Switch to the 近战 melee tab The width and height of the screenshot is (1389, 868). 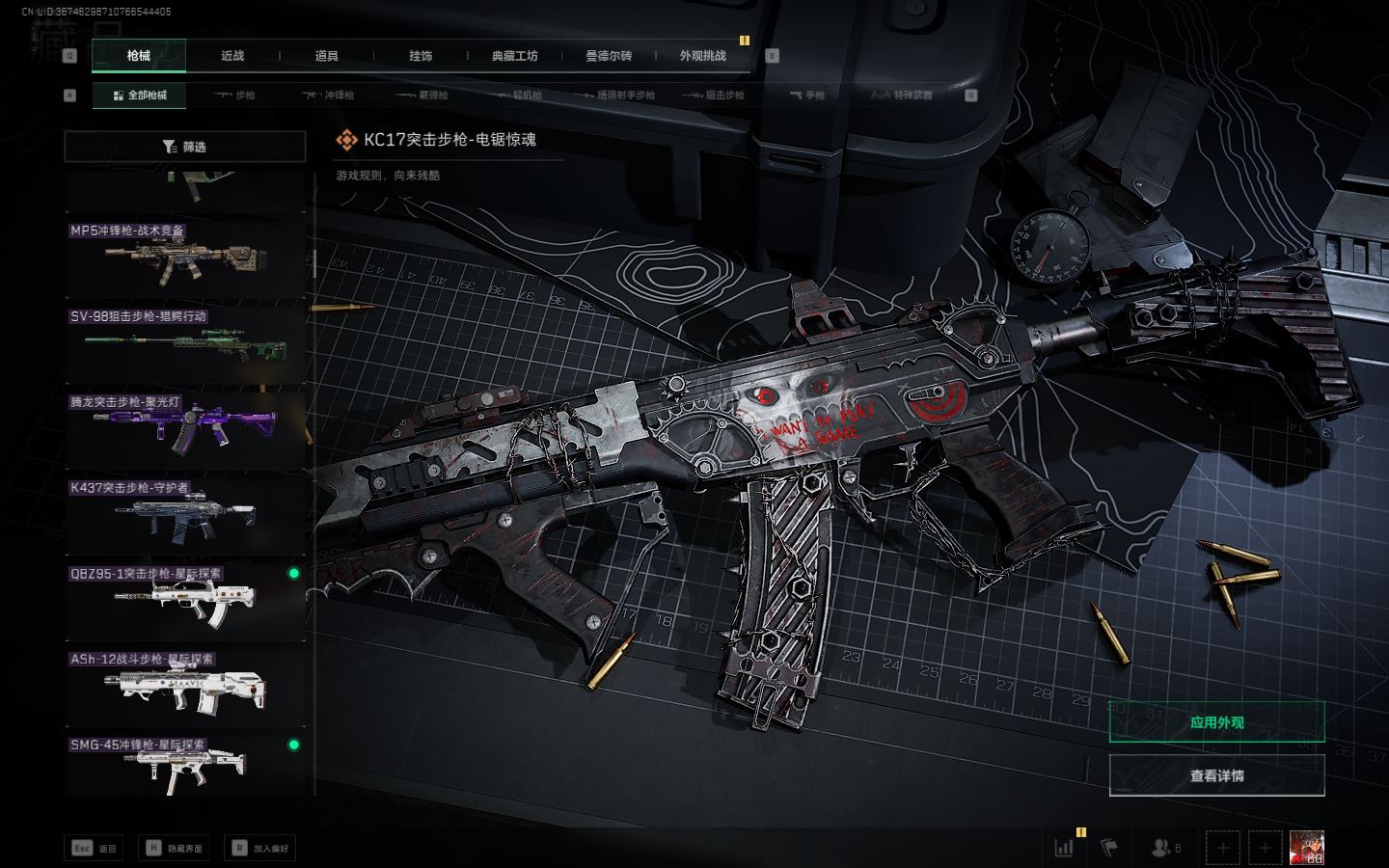[232, 56]
